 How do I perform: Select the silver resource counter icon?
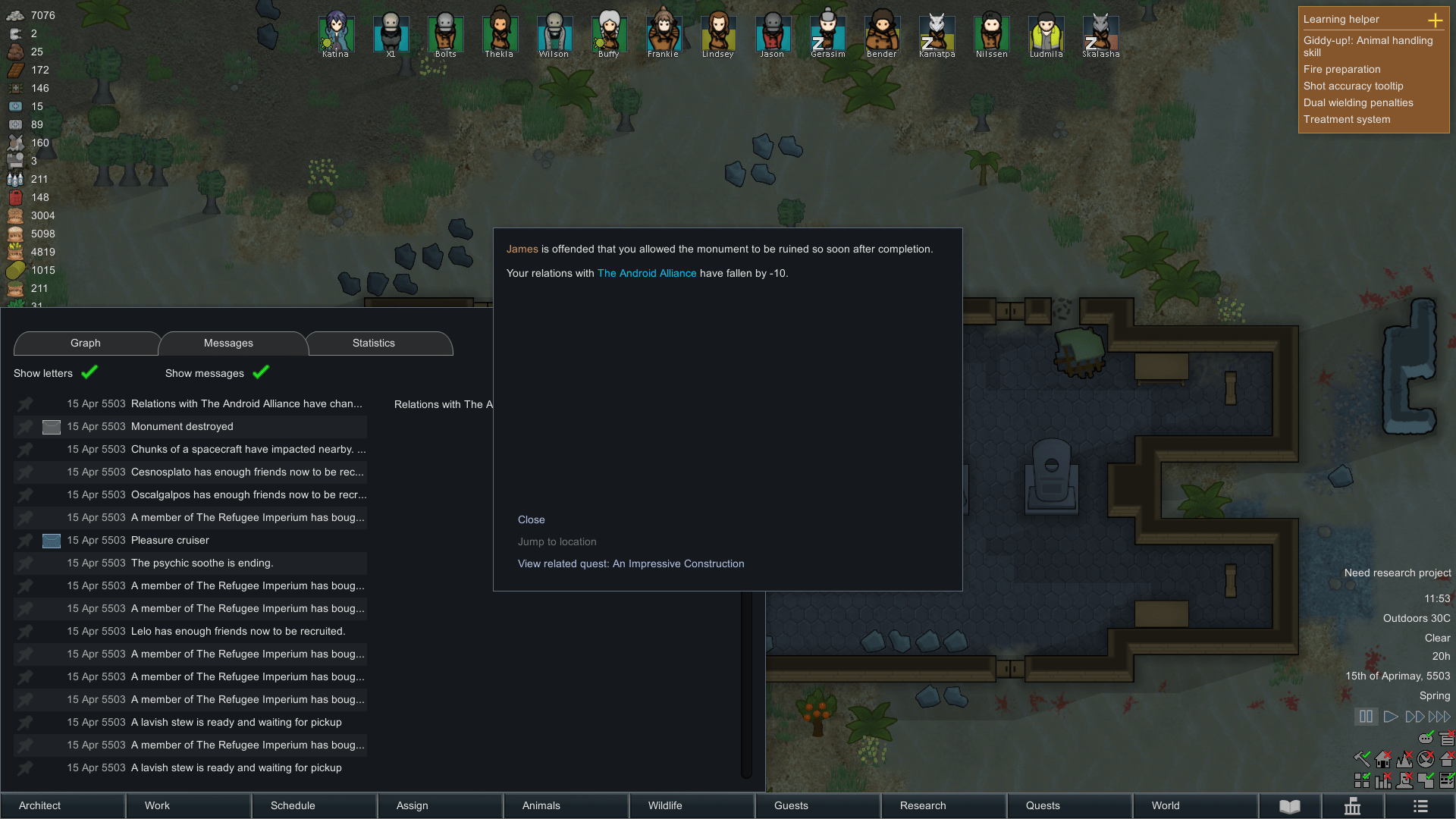click(15, 15)
